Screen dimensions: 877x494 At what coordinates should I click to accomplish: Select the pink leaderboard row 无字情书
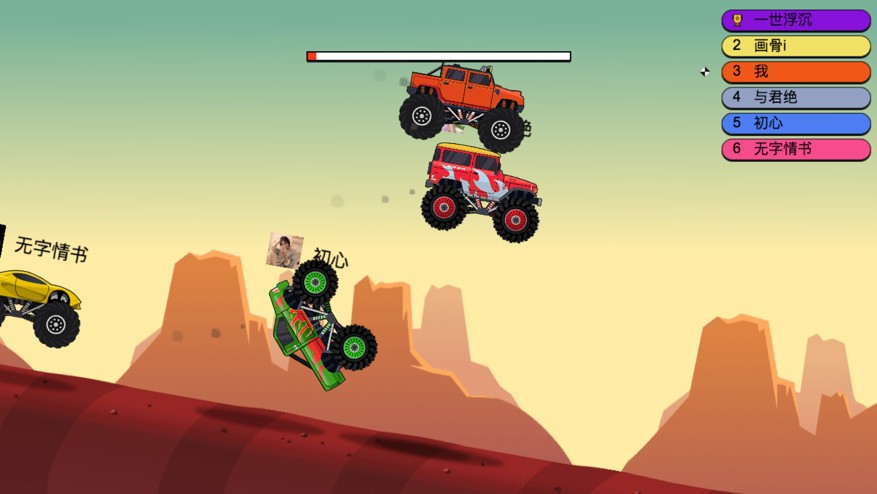796,150
